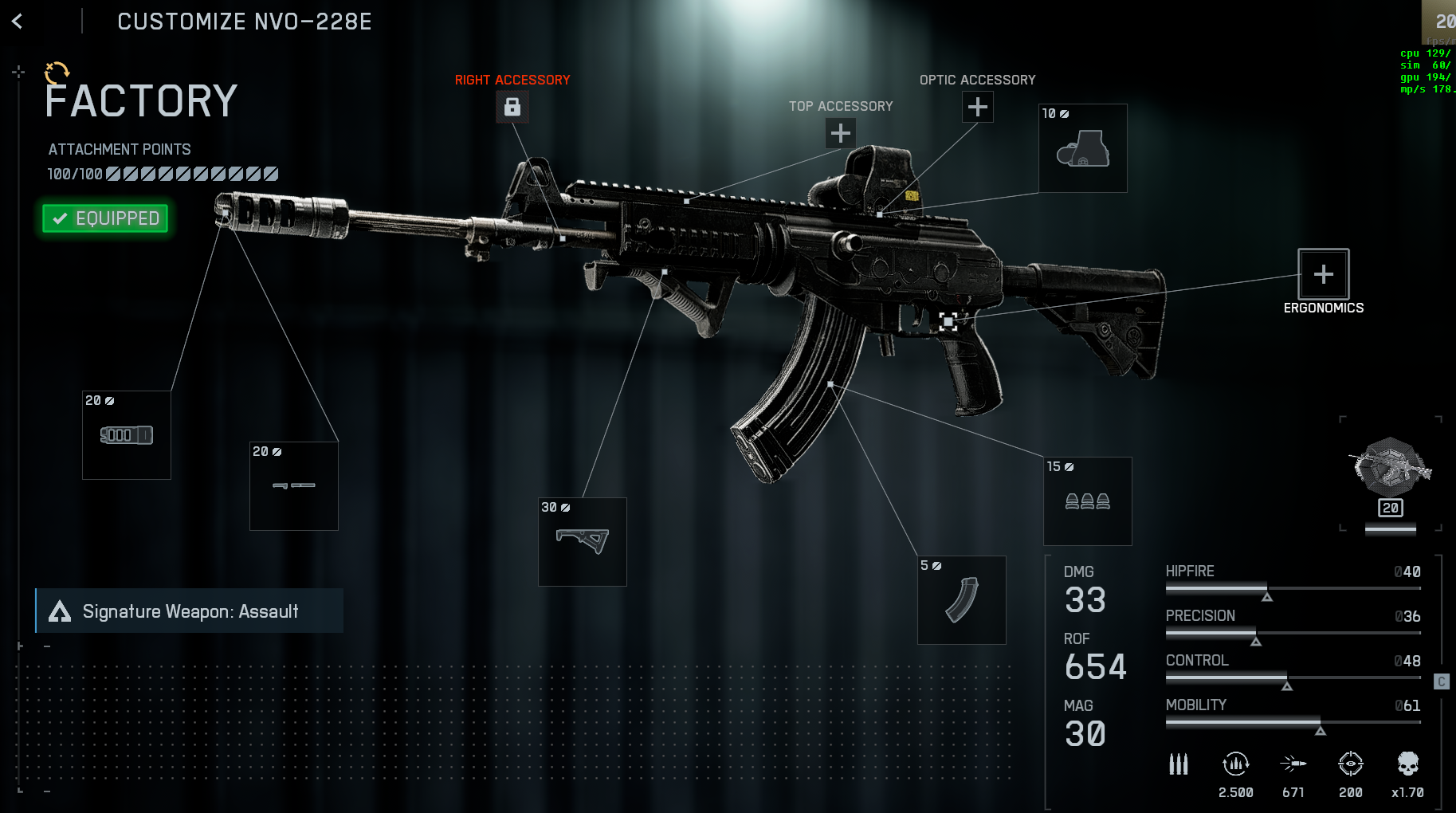Viewport: 1456px width, 813px height.
Task: Click the ammunition rounds attachment icon
Action: point(1088,502)
